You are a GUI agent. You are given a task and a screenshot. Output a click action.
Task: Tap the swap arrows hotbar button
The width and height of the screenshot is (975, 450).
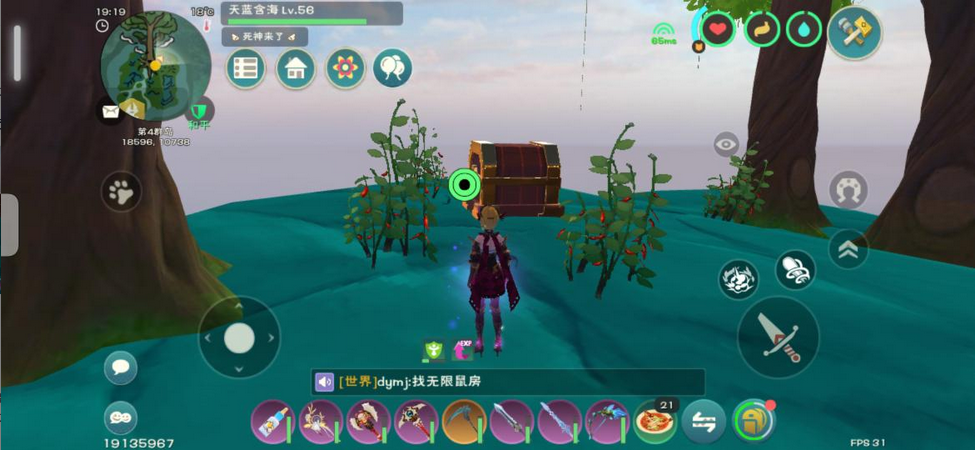click(x=703, y=421)
